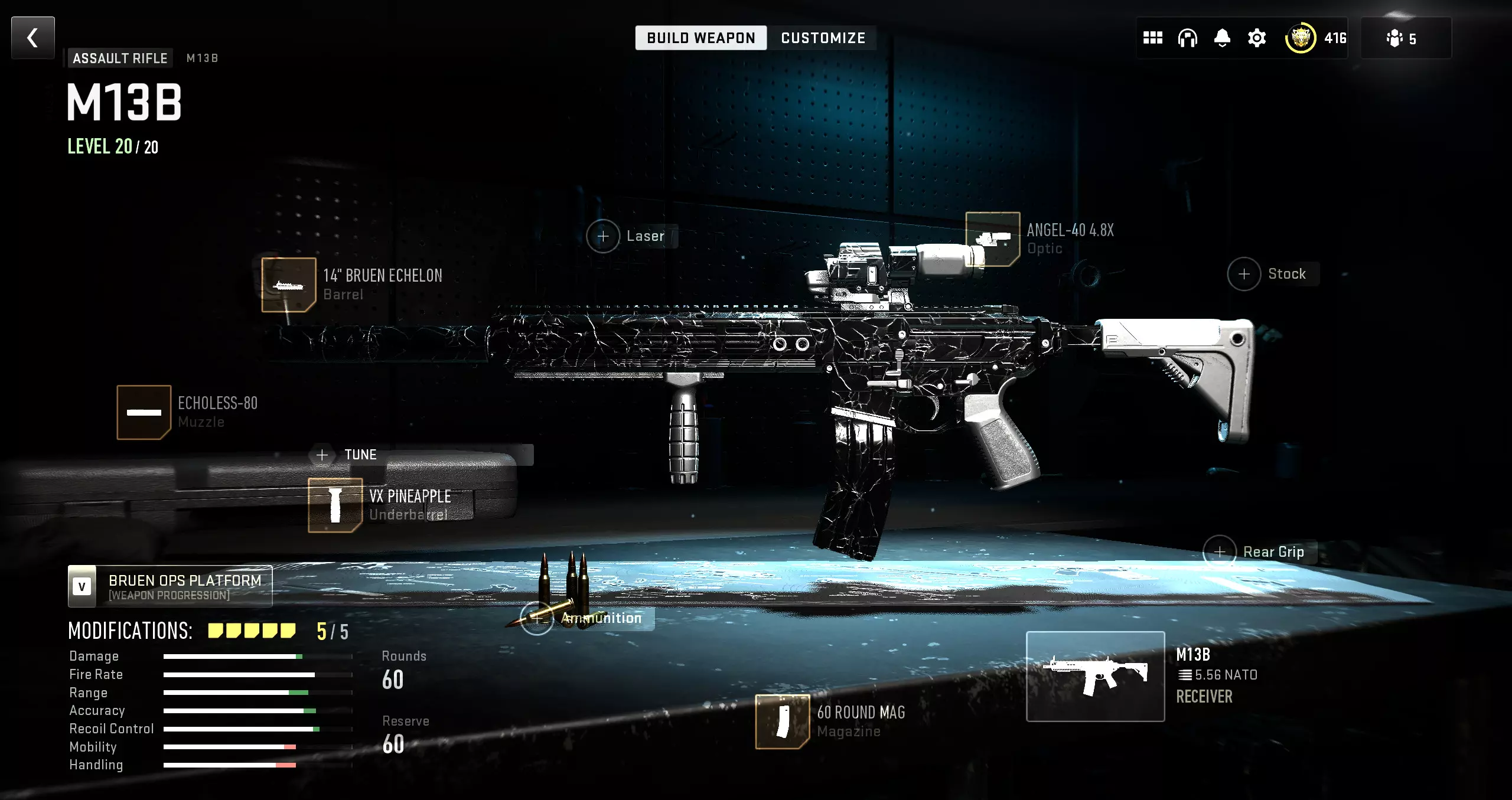Select the 60 Round Mag magazine slot

coord(782,721)
